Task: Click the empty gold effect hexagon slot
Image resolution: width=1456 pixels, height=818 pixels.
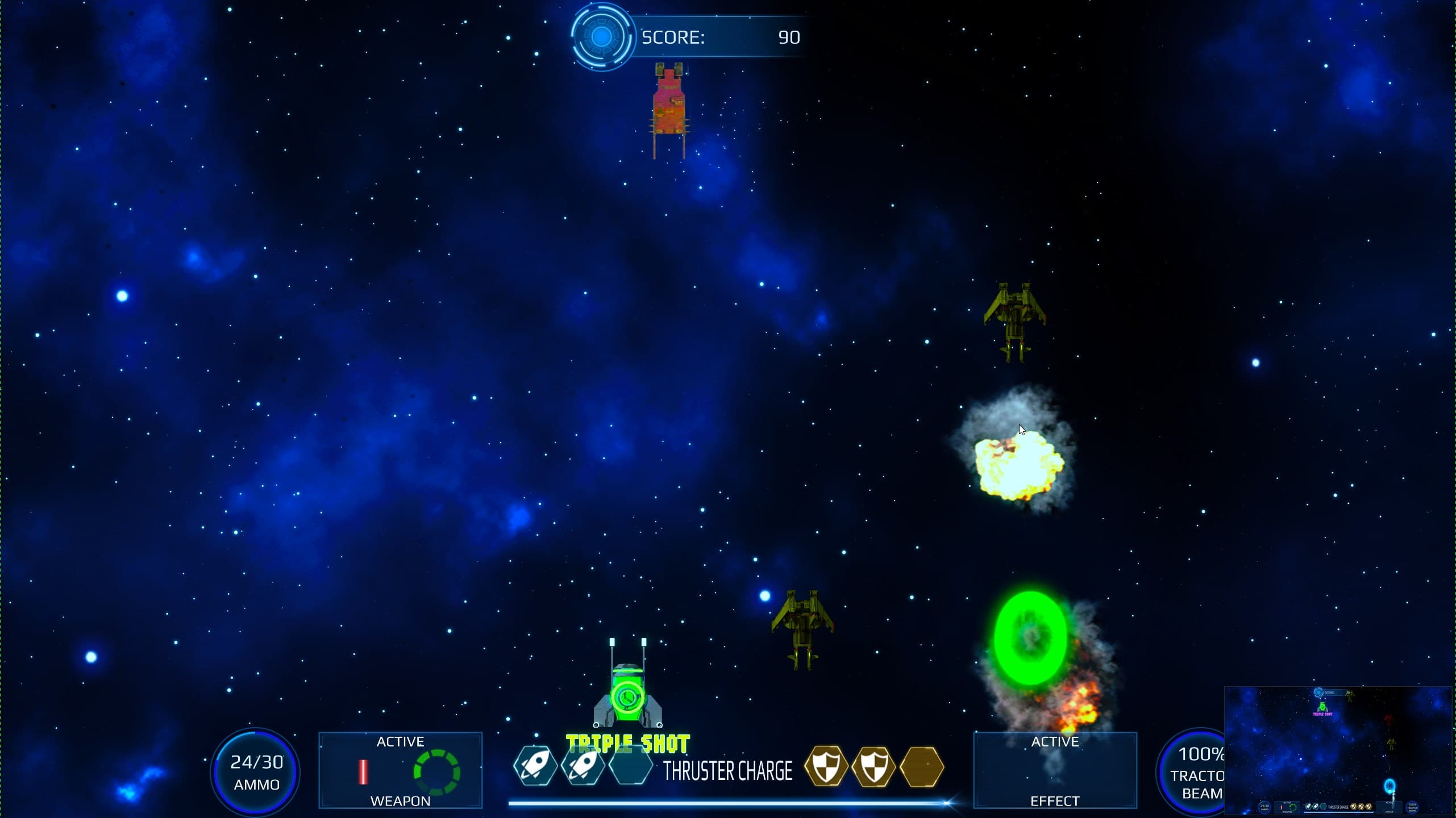Action: pos(922,766)
